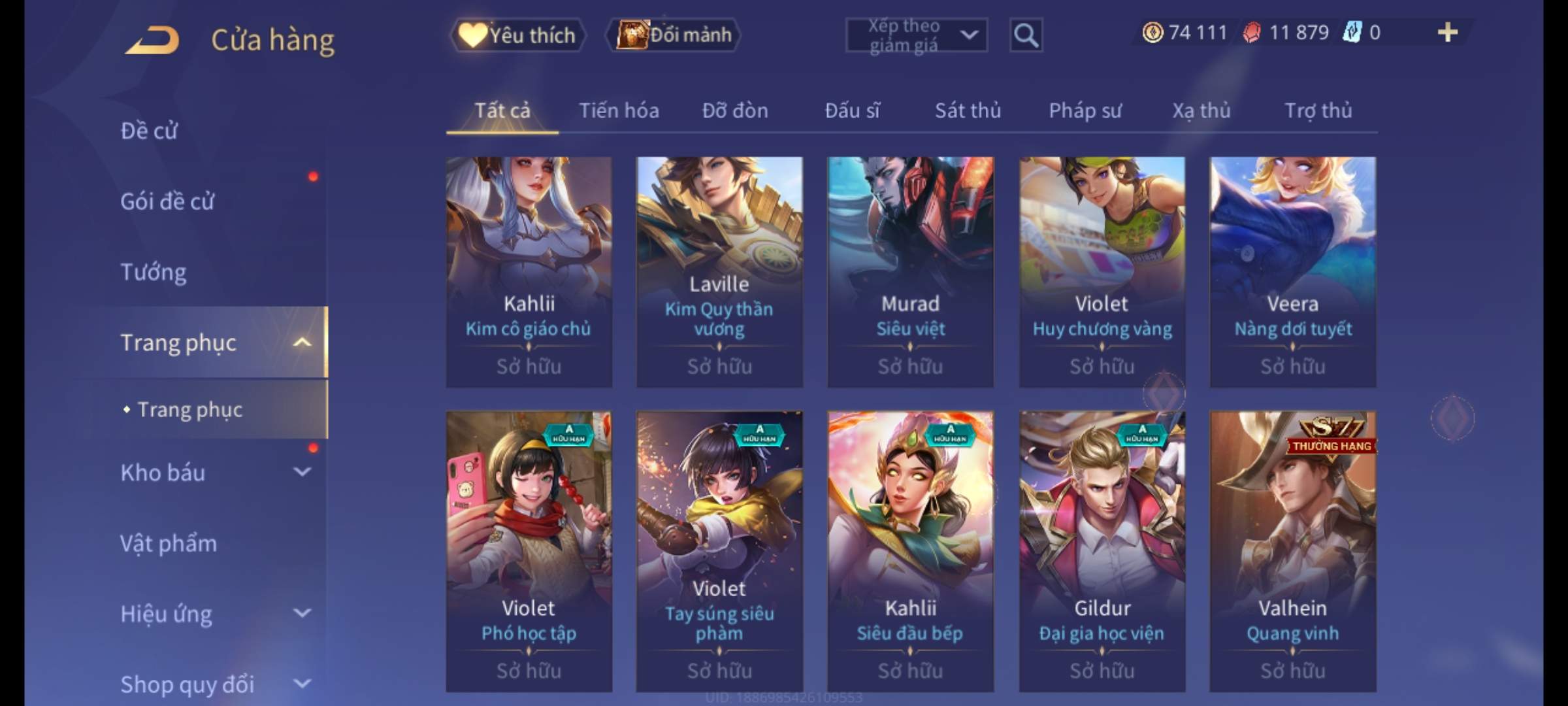Show the Pháp sư skins tab
The image size is (1568, 706).
click(1085, 111)
